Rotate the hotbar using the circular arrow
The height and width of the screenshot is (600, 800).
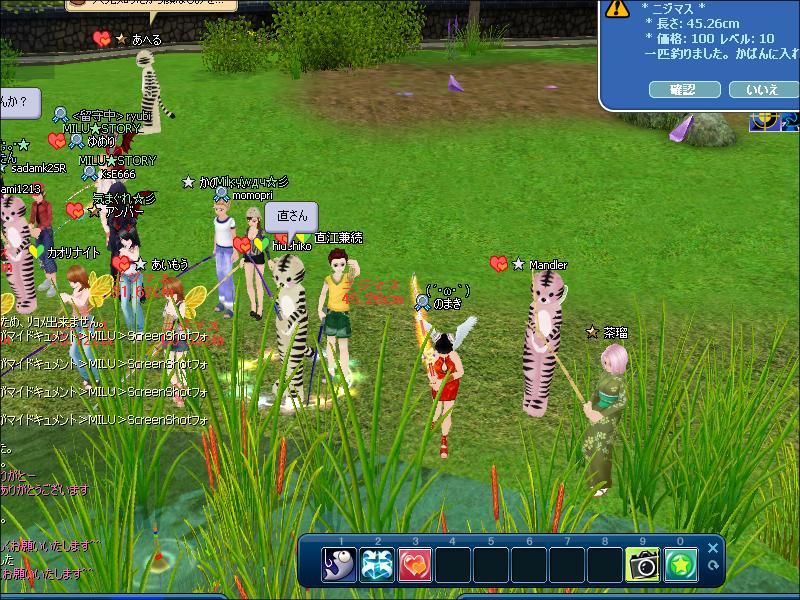tap(713, 566)
